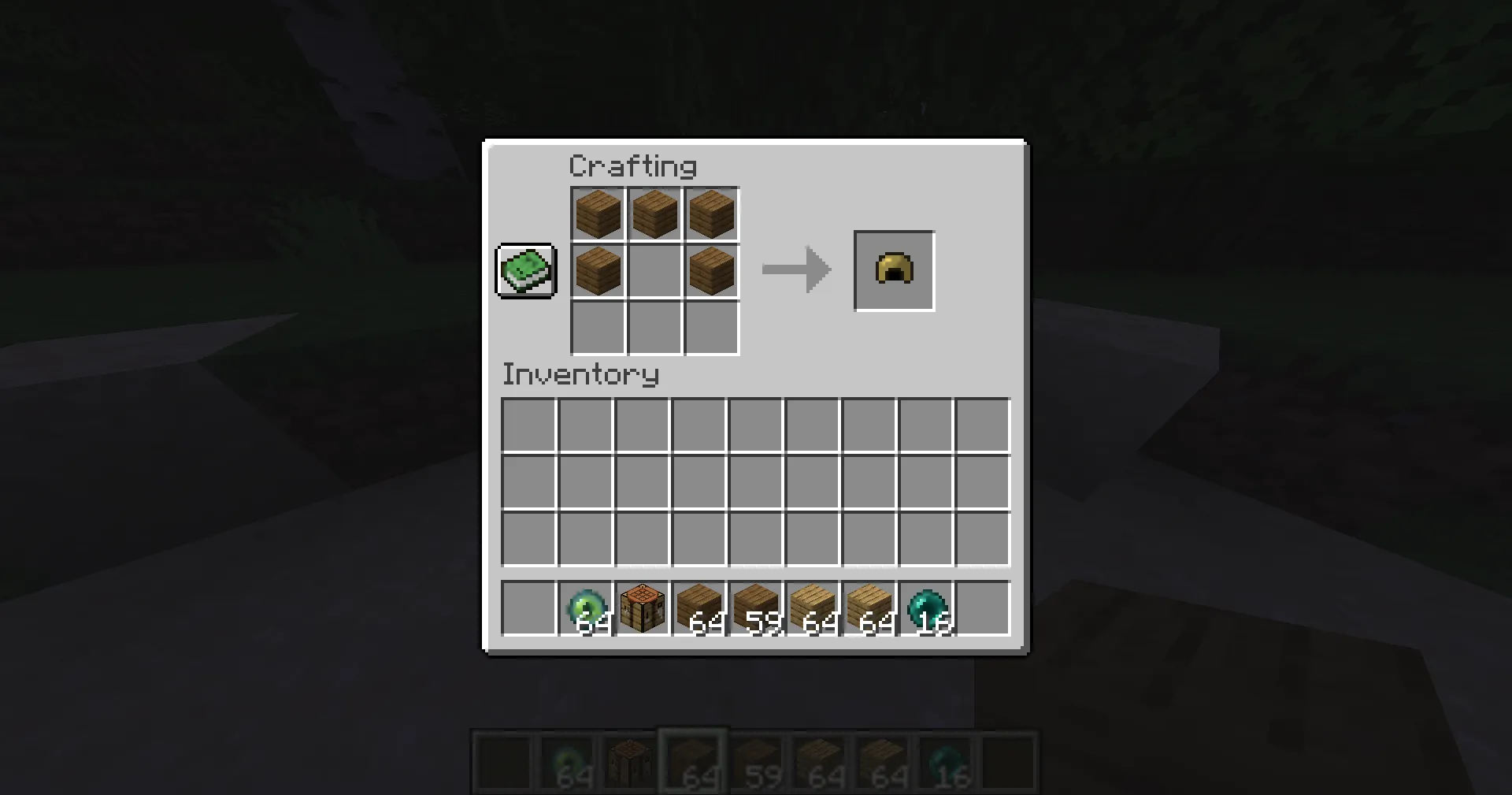Viewport: 1512px width, 795px height.
Task: Click the plank block in the top-middle crafting slot
Action: 654,213
